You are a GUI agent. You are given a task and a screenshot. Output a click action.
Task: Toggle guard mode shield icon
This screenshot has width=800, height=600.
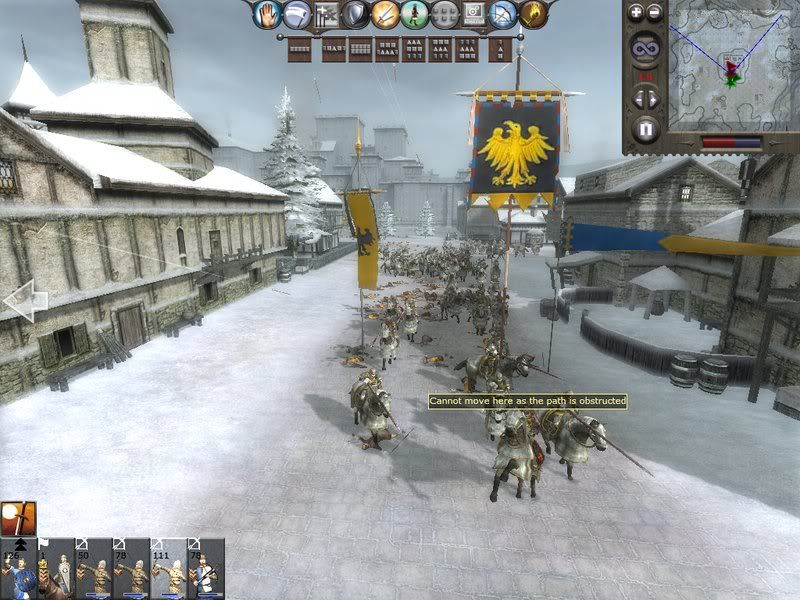355,14
